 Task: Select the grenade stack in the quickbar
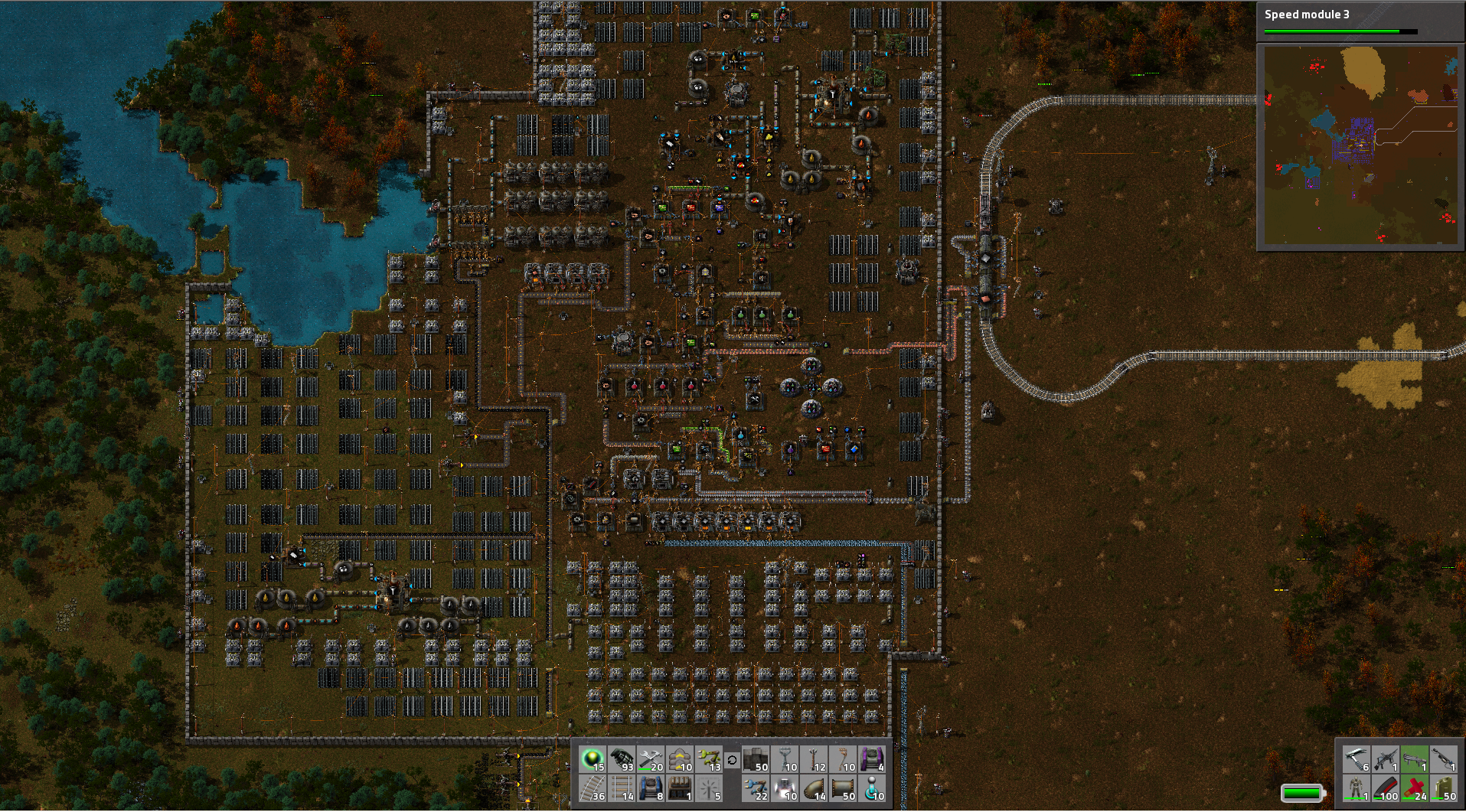click(622, 759)
